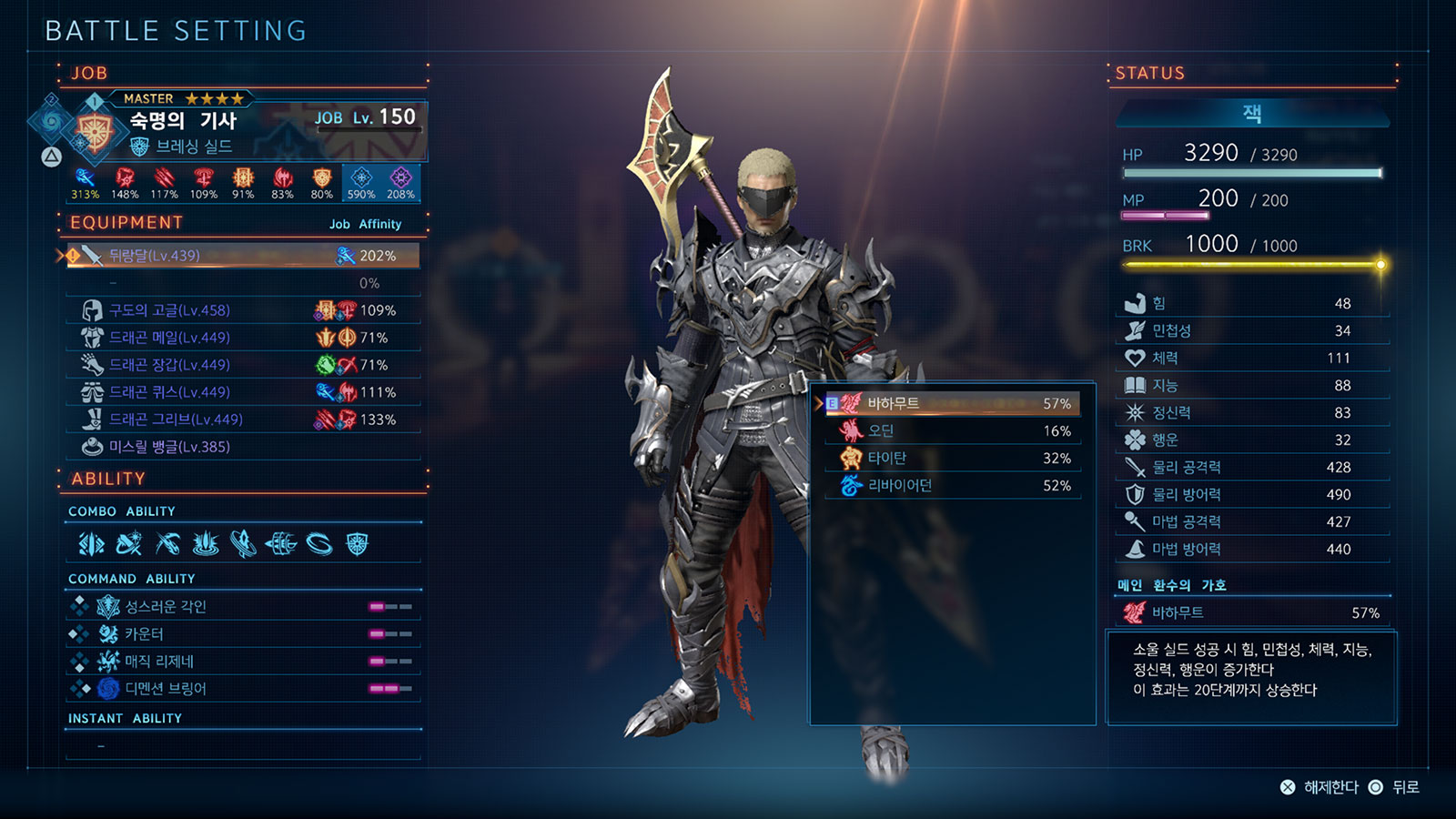Select the 뒤랑달 weapon equipment slot
This screenshot has height=819, width=1456.
coord(243,256)
